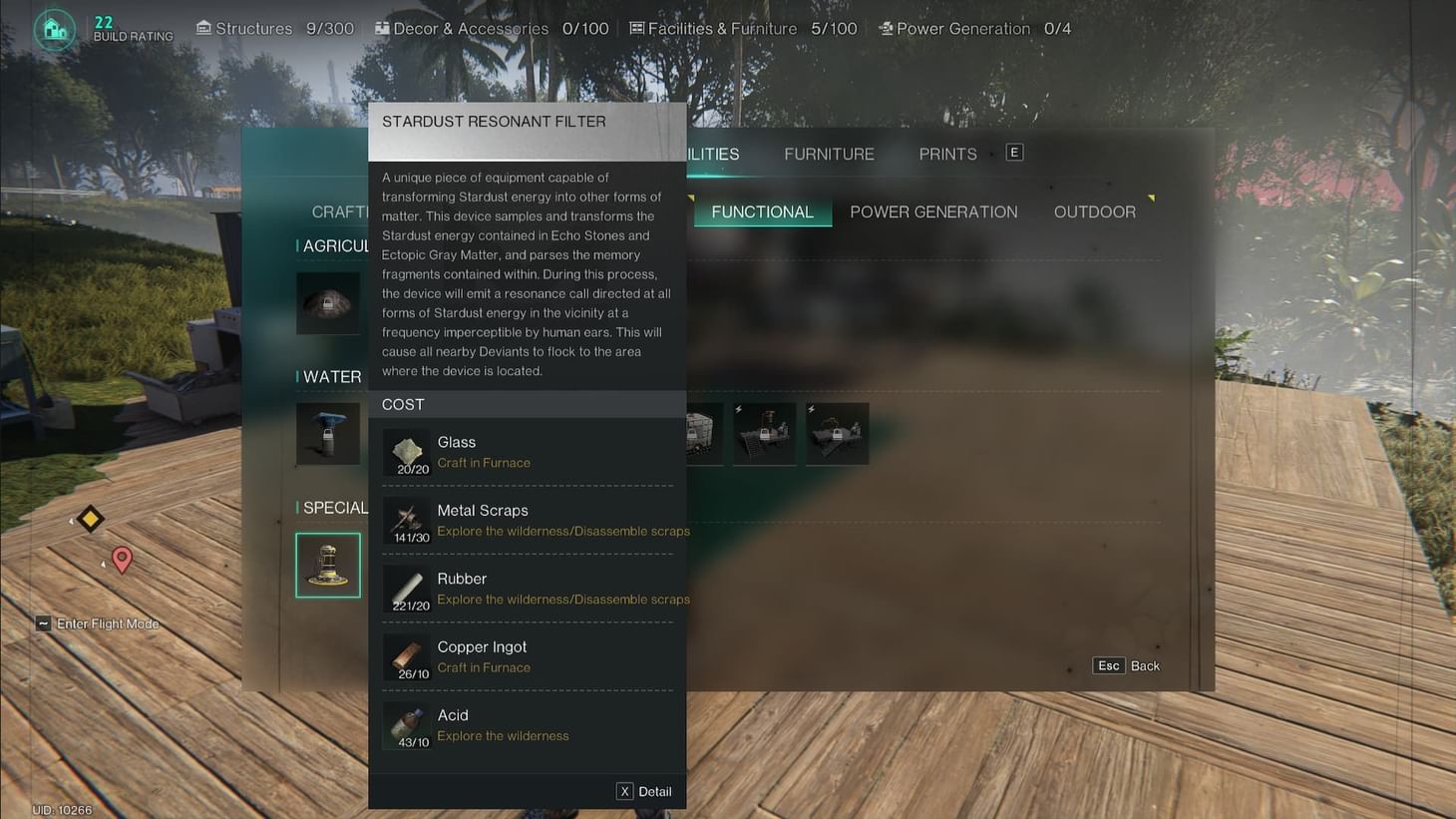The width and height of the screenshot is (1456, 819).
Task: Select the yellow diamond waypoint on minimap
Action: pyautogui.click(x=89, y=519)
